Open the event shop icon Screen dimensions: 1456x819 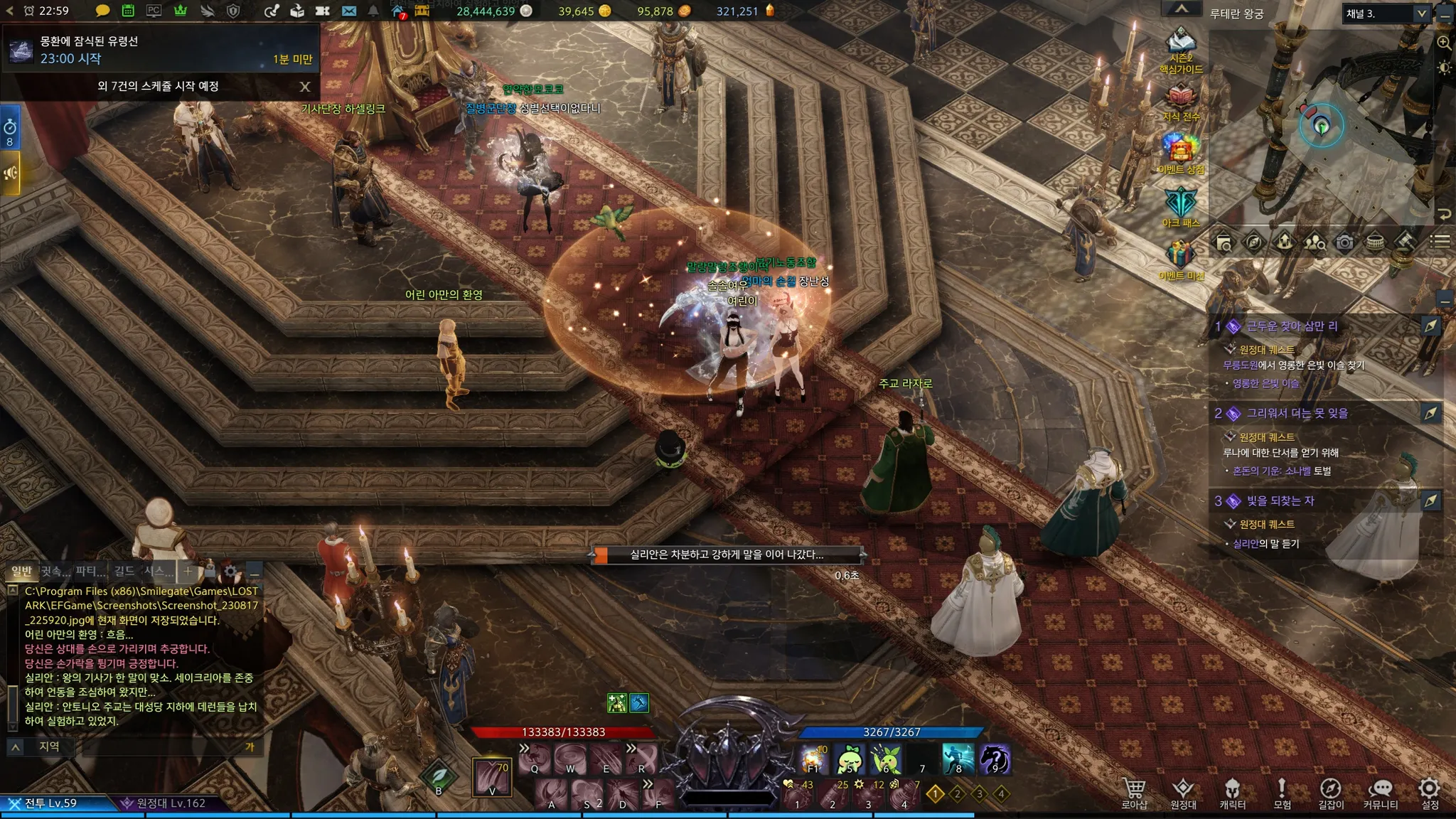(x=1181, y=151)
